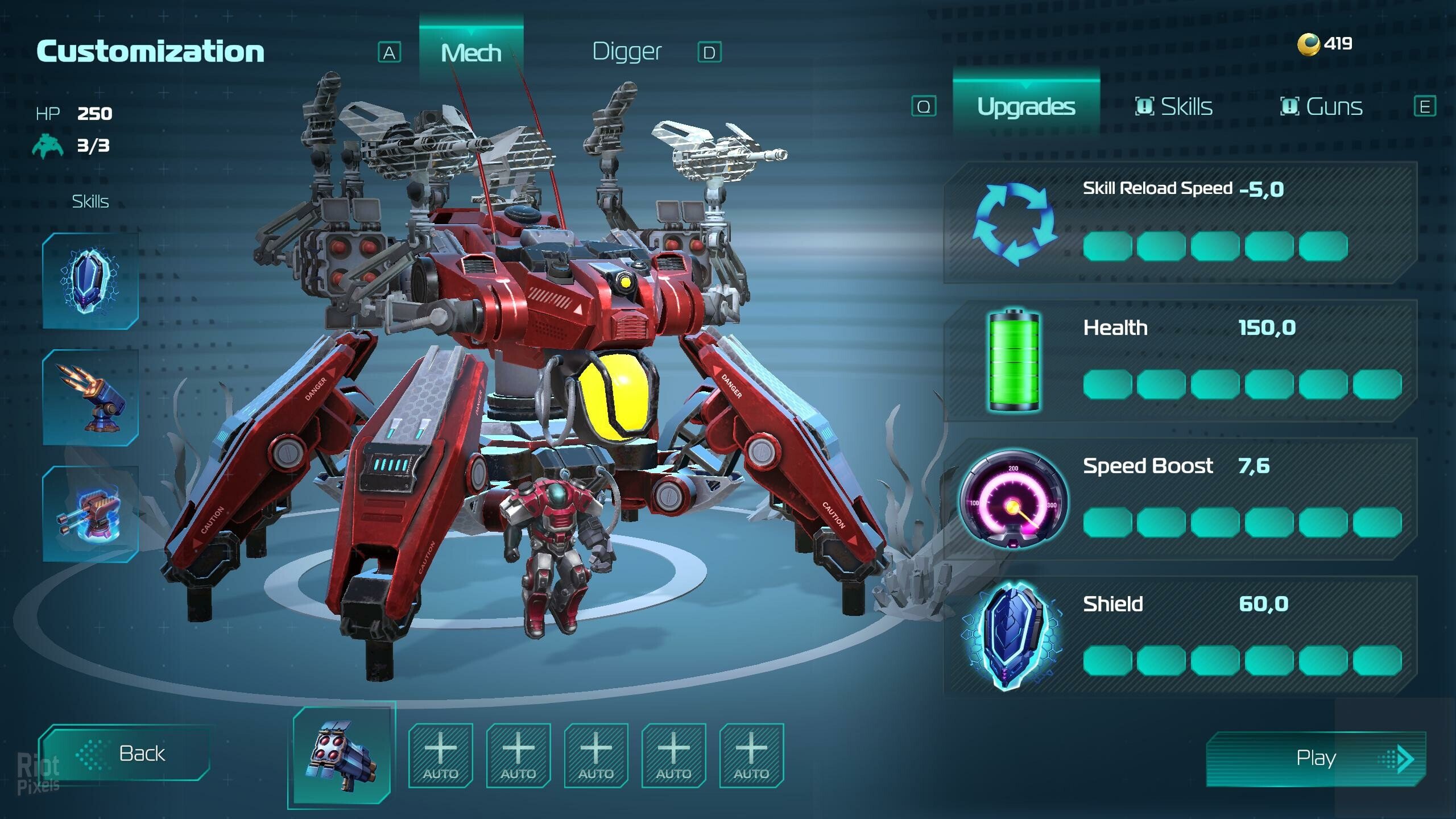Select the Upgrades tab

pos(1026,106)
